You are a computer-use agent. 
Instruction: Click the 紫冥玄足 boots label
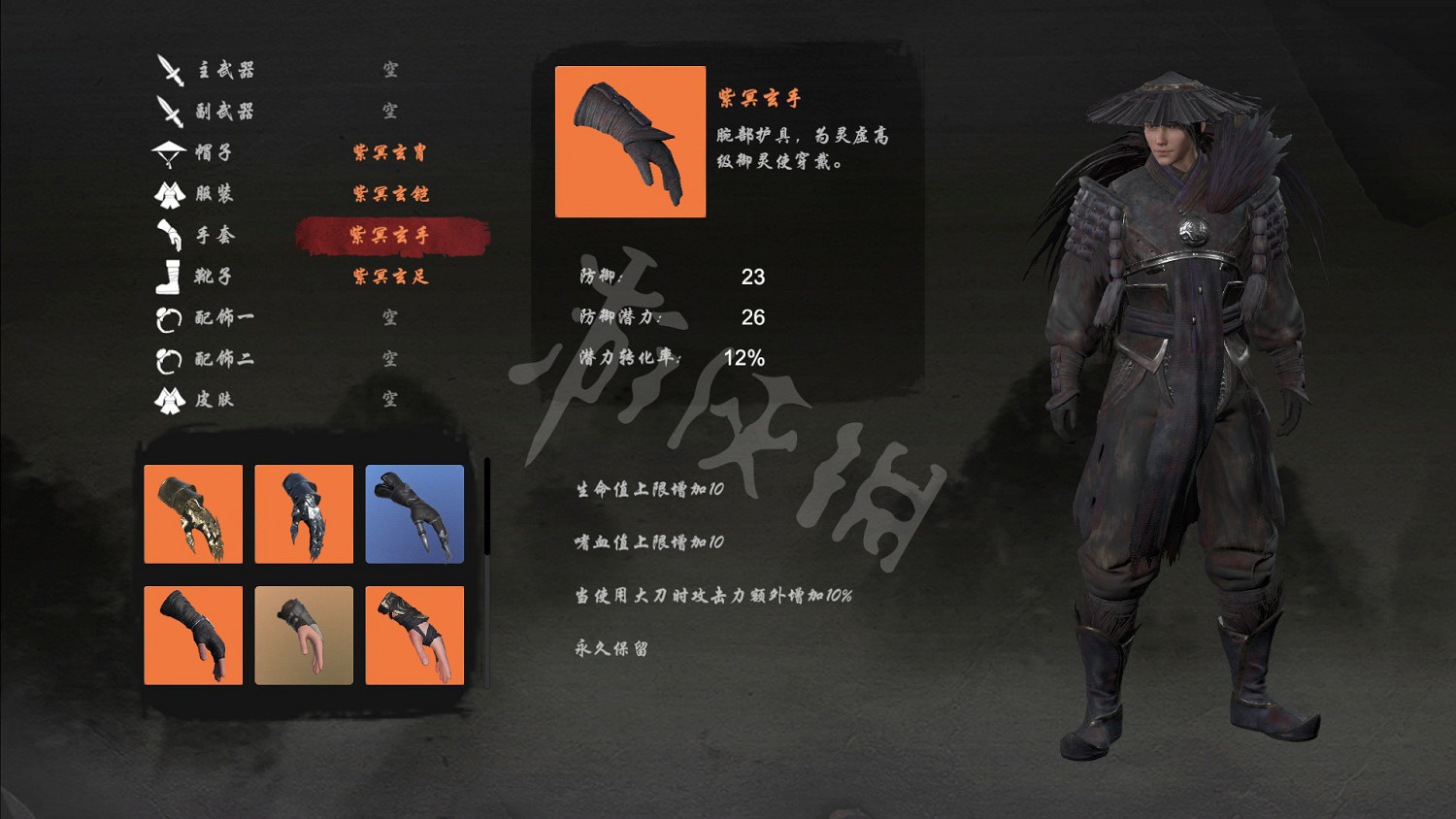click(x=388, y=276)
